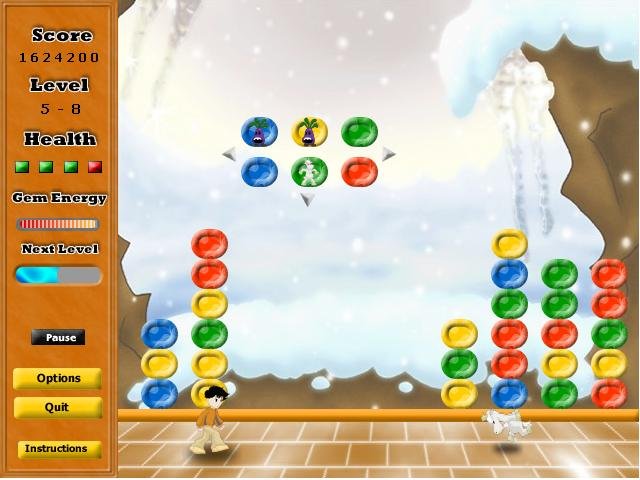Quit the current game
640x480 pixels.
point(58,408)
